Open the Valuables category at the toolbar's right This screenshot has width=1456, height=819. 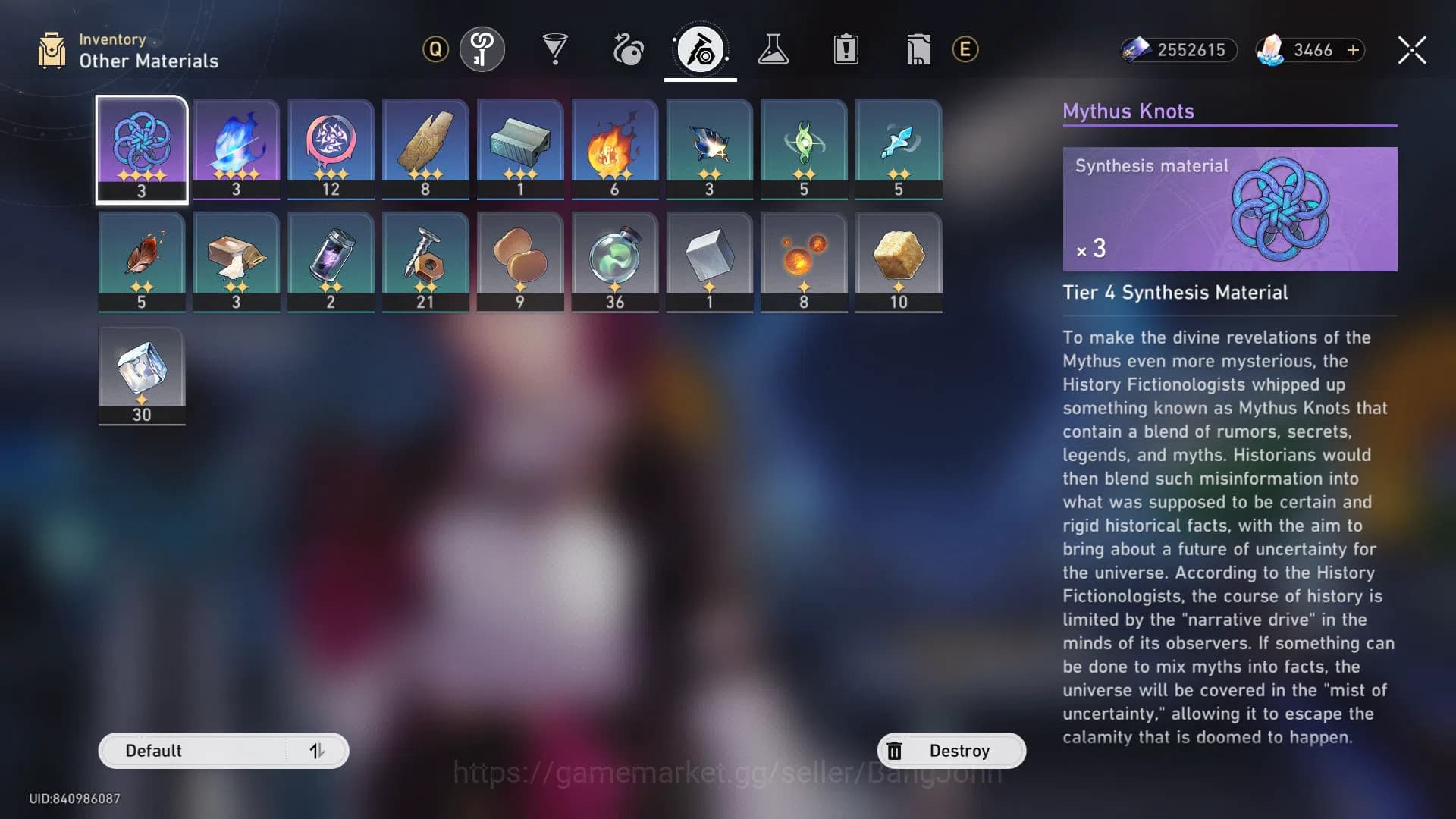tap(918, 48)
